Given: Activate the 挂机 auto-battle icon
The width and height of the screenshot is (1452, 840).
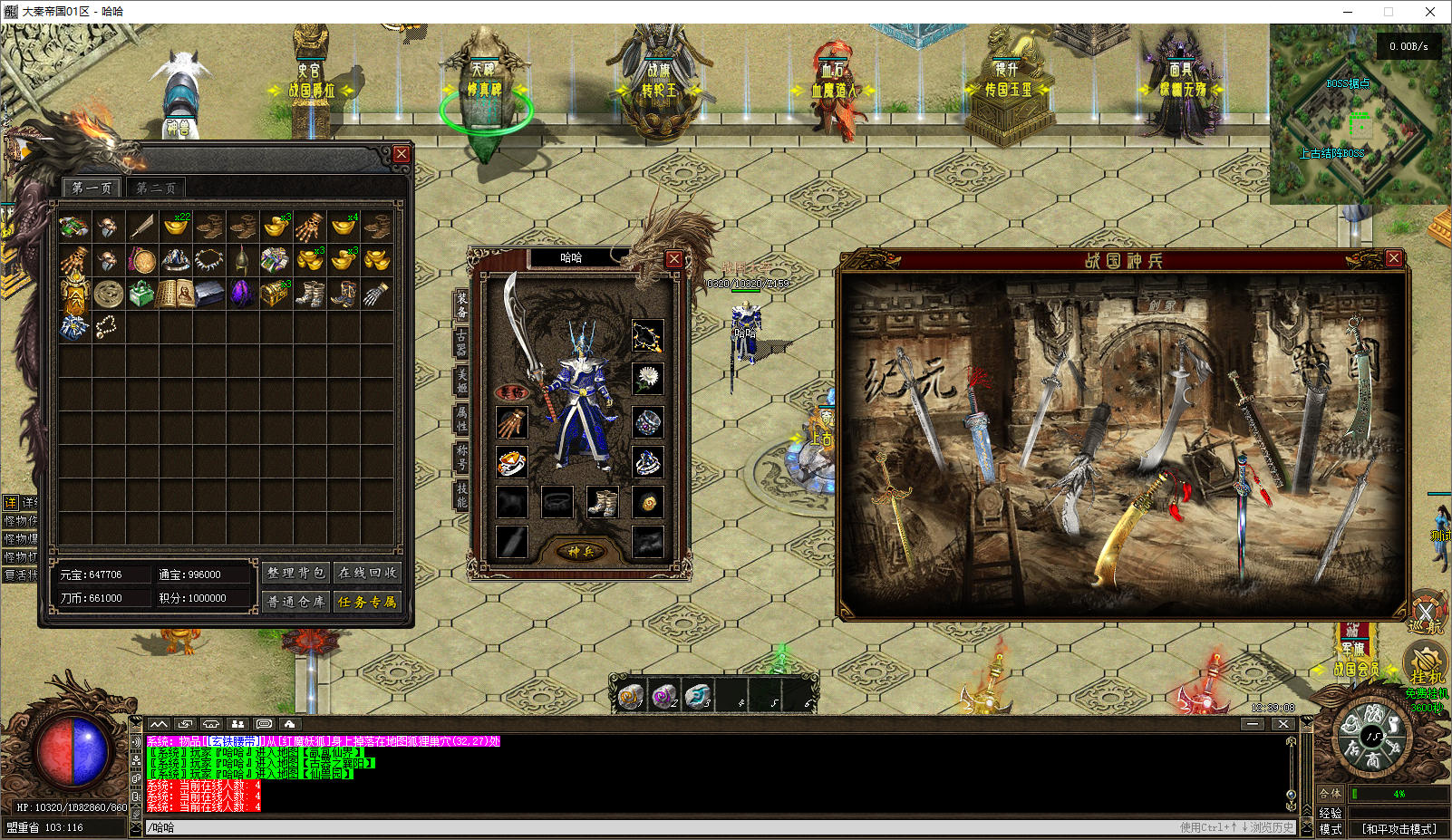Looking at the screenshot, I should pos(1425,662).
